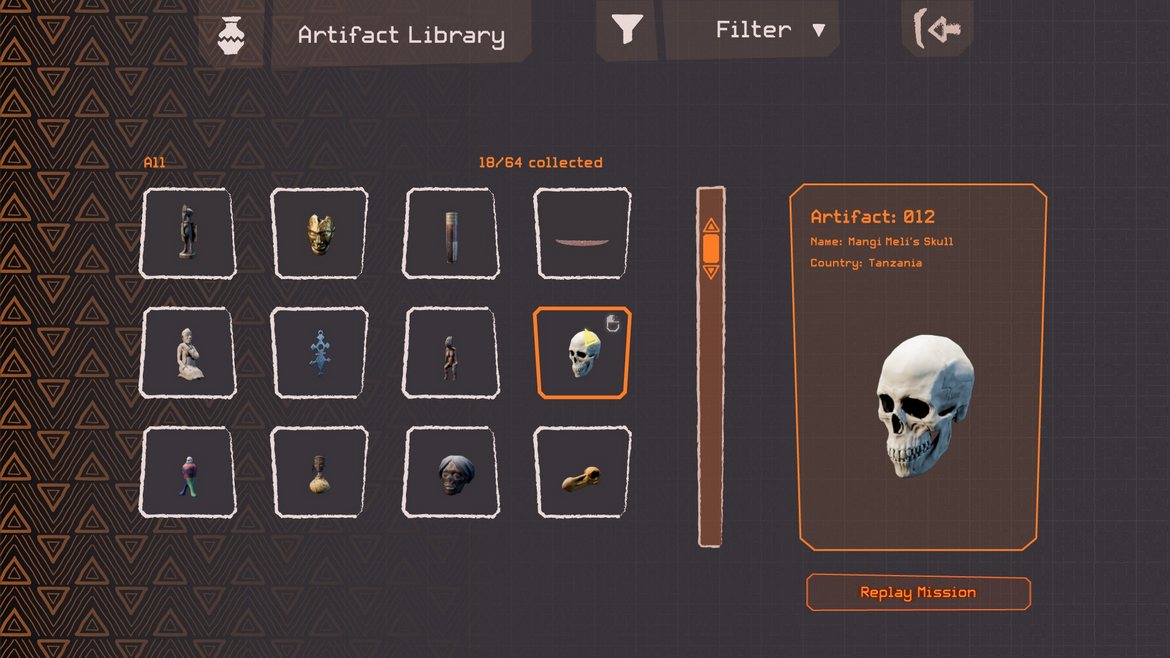Select the colorful beaded figure artifact
The width and height of the screenshot is (1170, 658).
pos(187,473)
